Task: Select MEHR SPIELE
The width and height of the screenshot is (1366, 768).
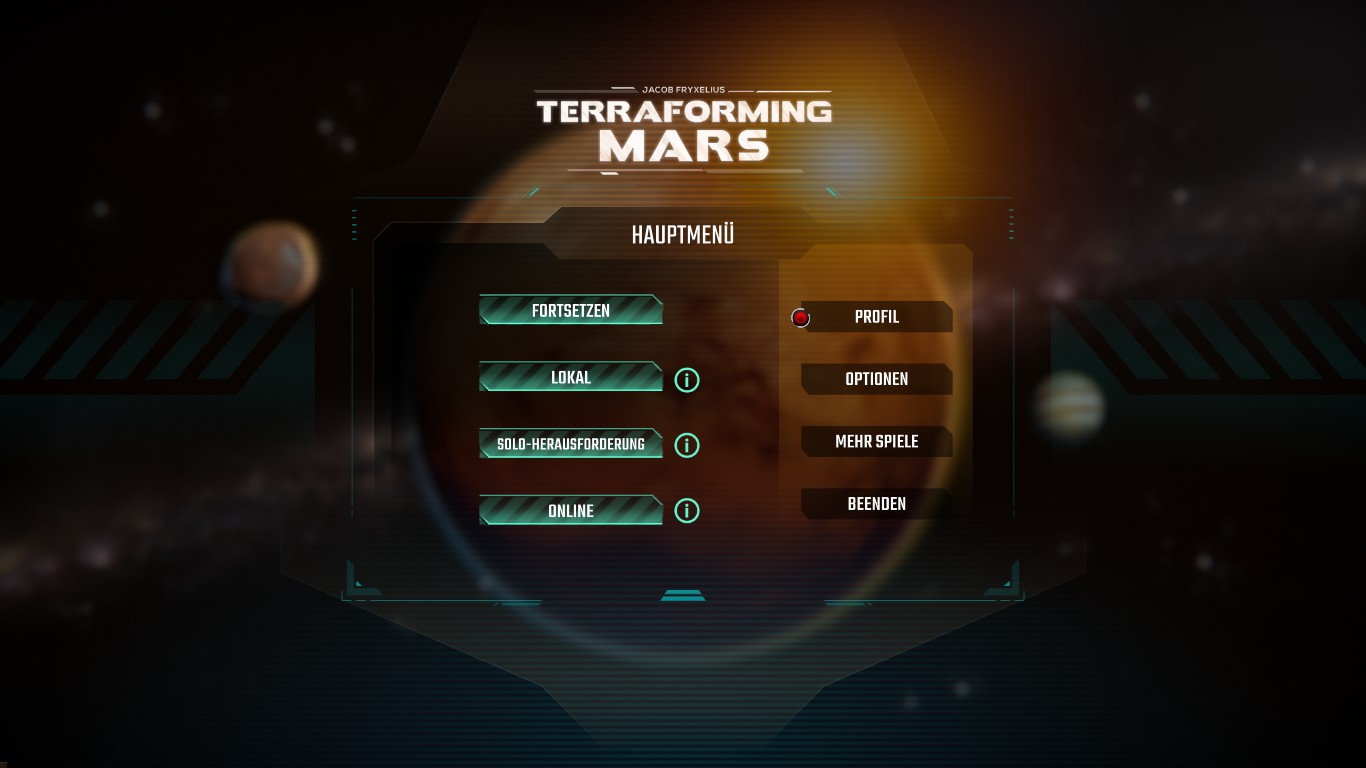Action: pyautogui.click(x=876, y=441)
